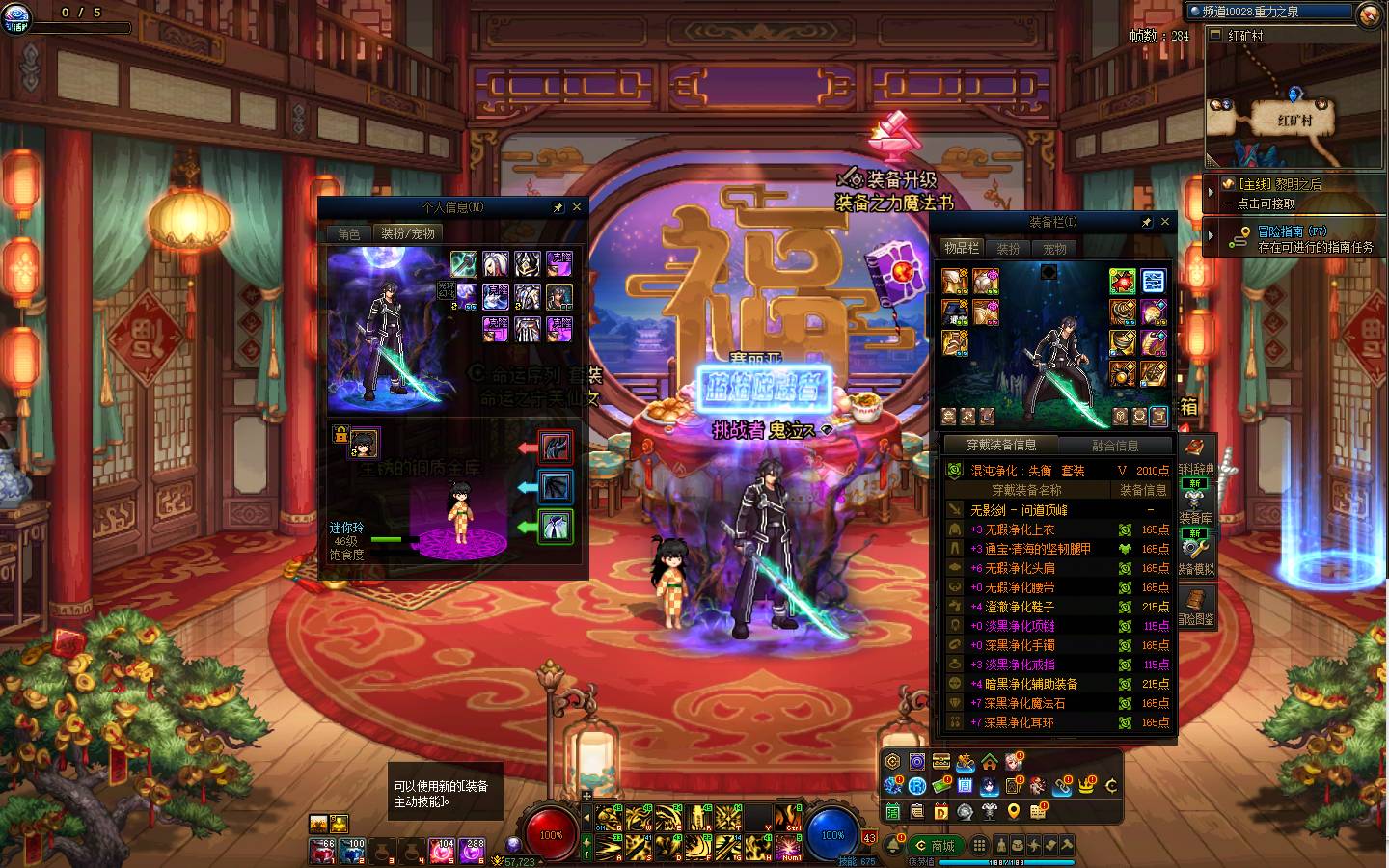Switch to the 宠物 tab in the equipment window
The height and width of the screenshot is (868, 1389).
point(1054,249)
